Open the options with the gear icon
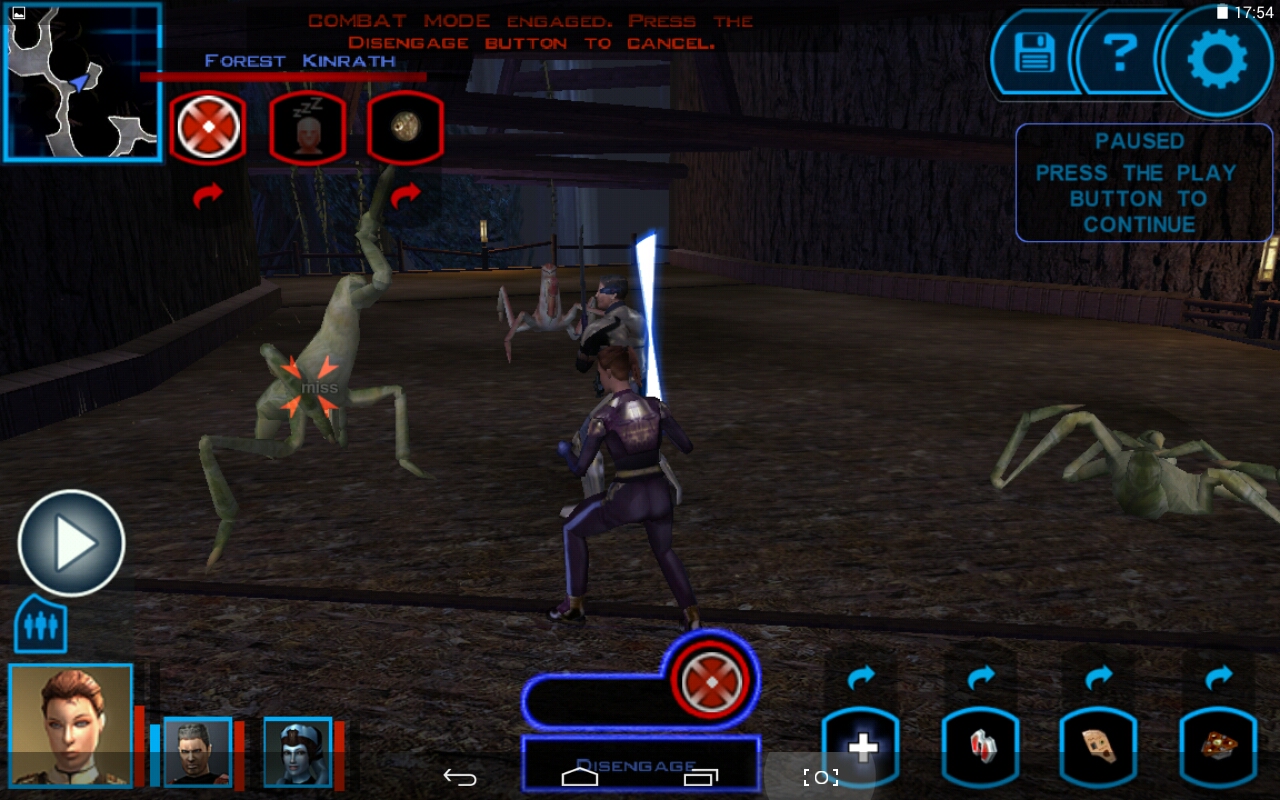1280x800 pixels. [x=1216, y=58]
